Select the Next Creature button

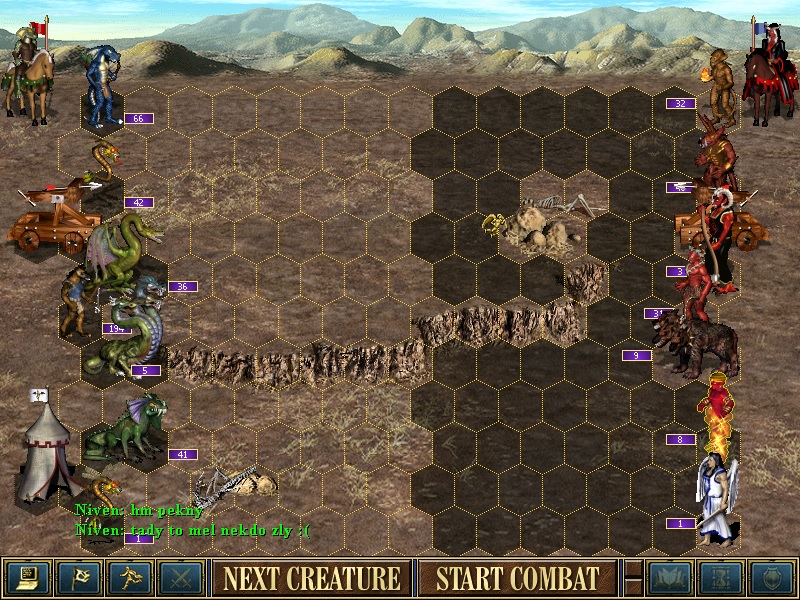point(311,578)
